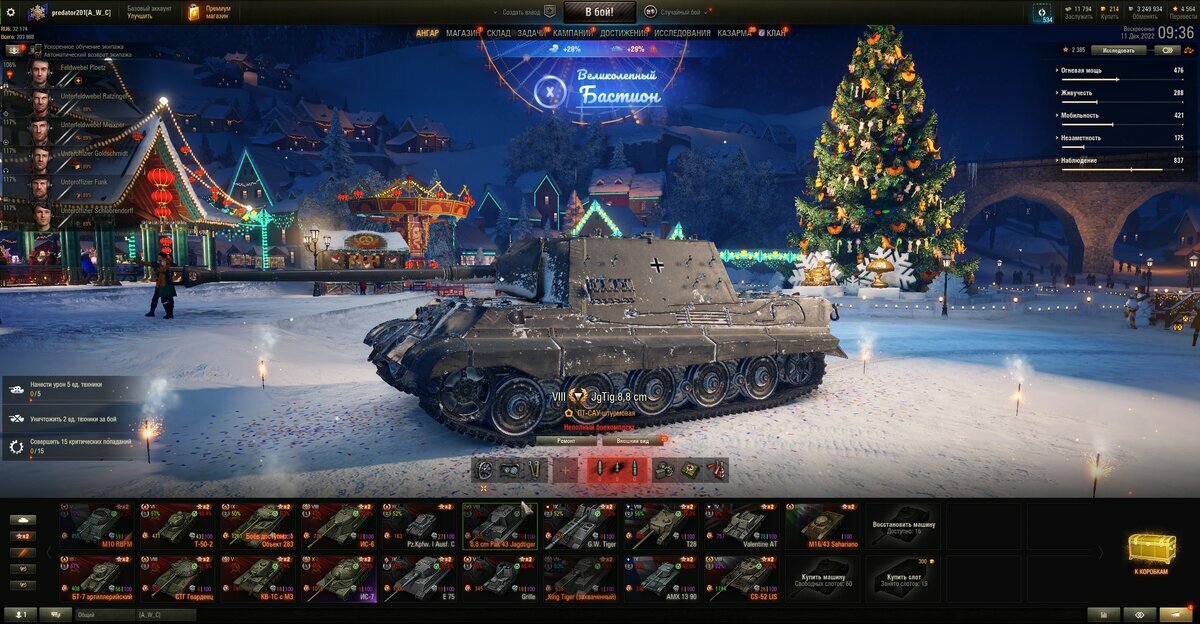Select the ИС-7 tank in carousel
Image resolution: width=1200 pixels, height=624 pixels.
(x=339, y=578)
